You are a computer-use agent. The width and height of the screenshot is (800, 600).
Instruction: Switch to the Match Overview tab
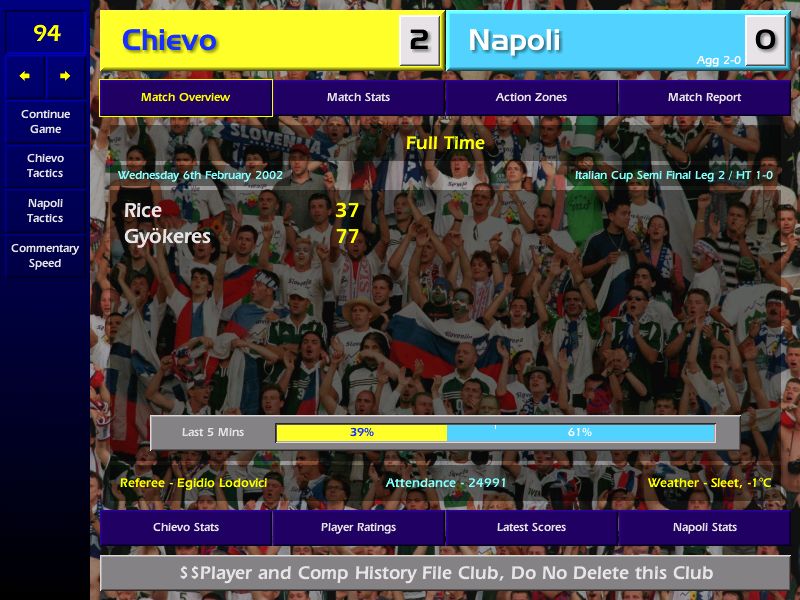click(185, 98)
